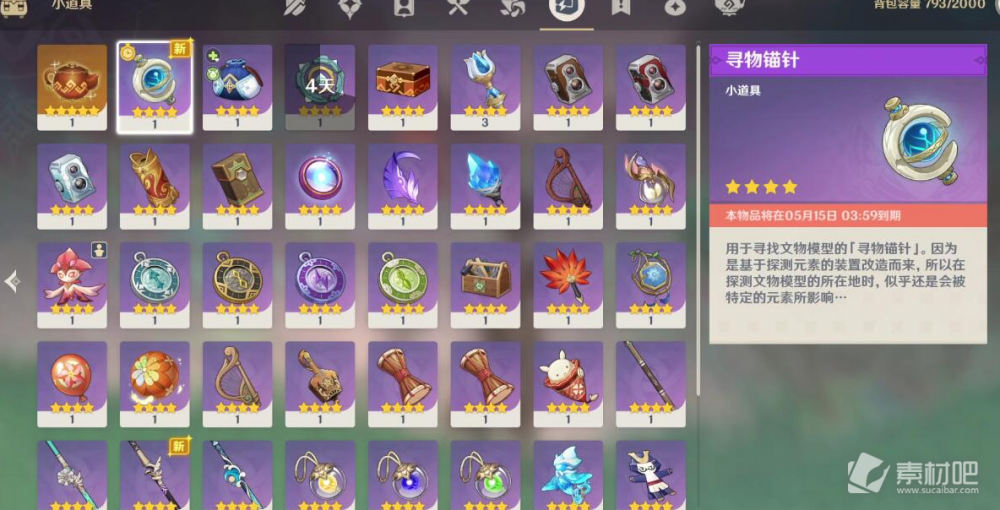Image resolution: width=1000 pixels, height=510 pixels.
Task: Pick the blue flower item with quantity 3
Action: click(x=485, y=81)
